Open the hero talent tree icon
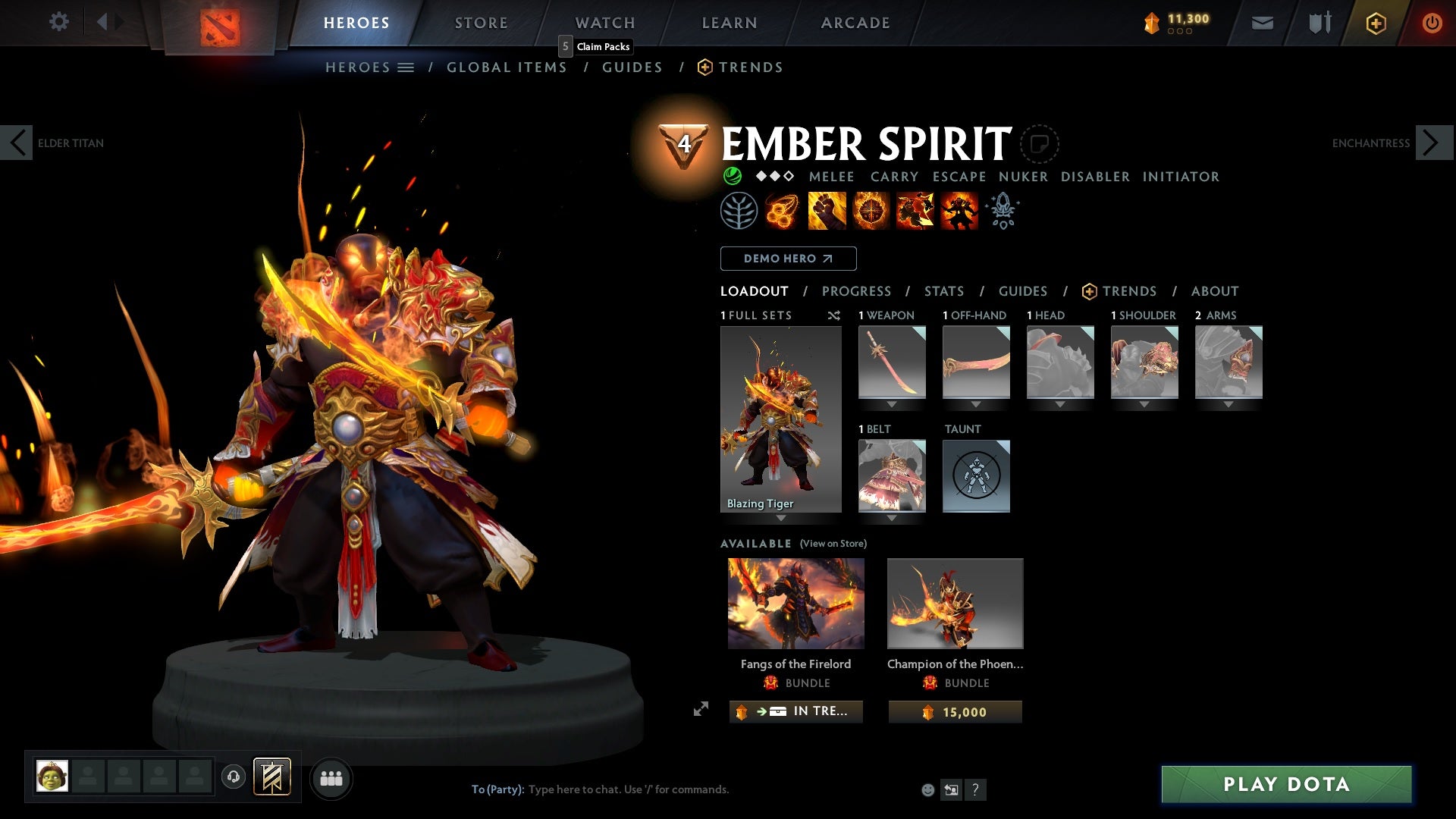This screenshot has height=819, width=1456. (x=739, y=210)
